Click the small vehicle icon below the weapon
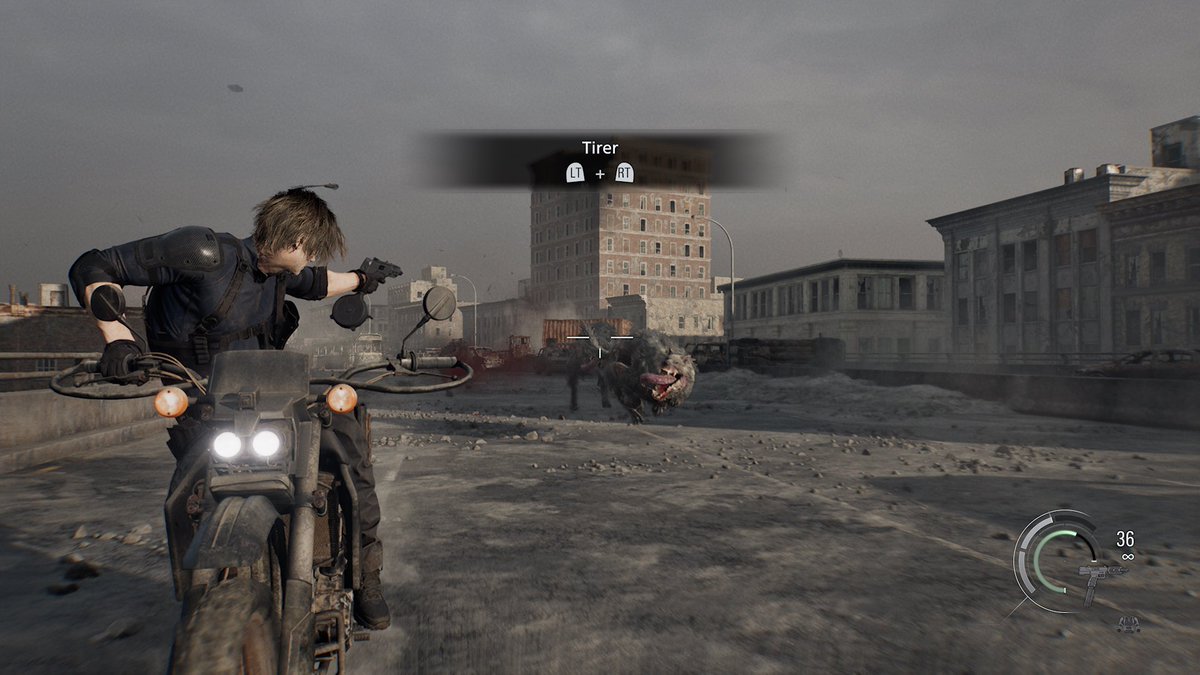The width and height of the screenshot is (1200, 675). [1128, 625]
